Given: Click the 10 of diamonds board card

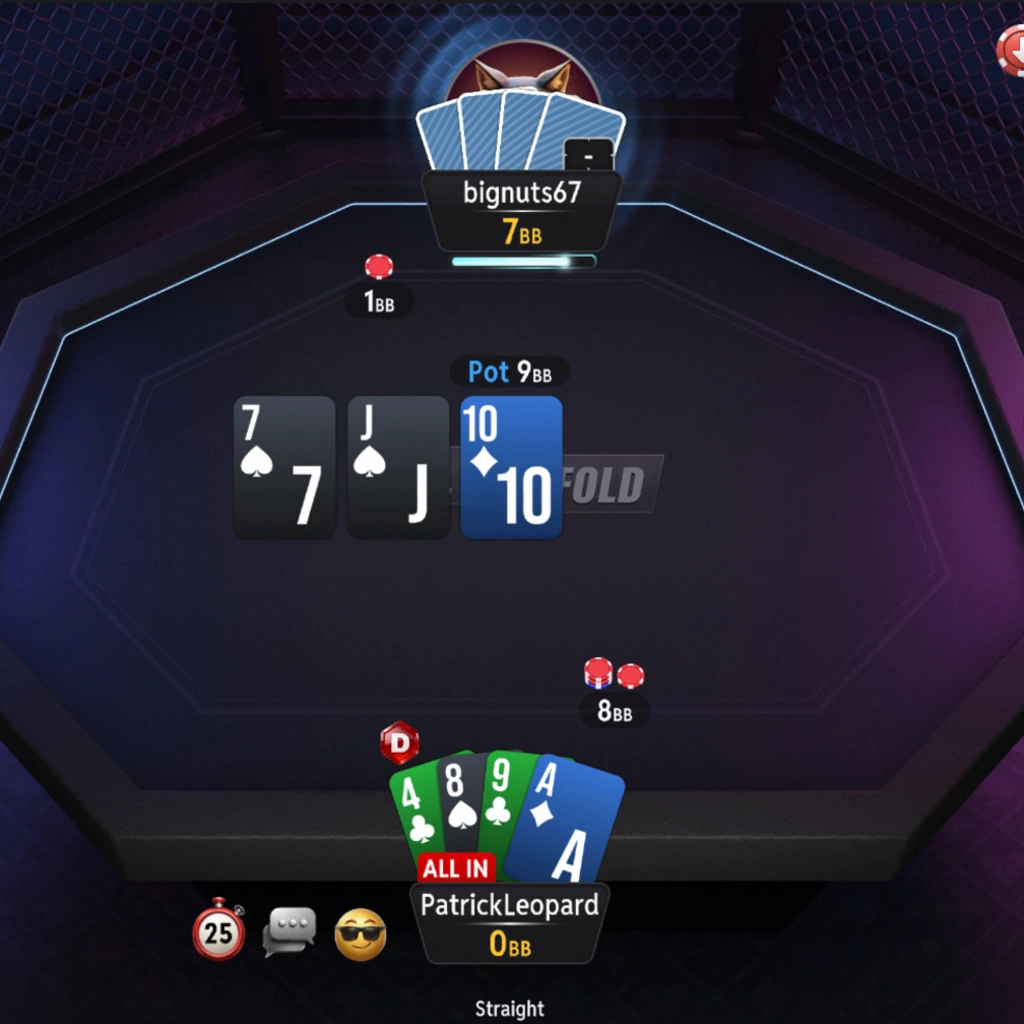Looking at the screenshot, I should click(511, 467).
